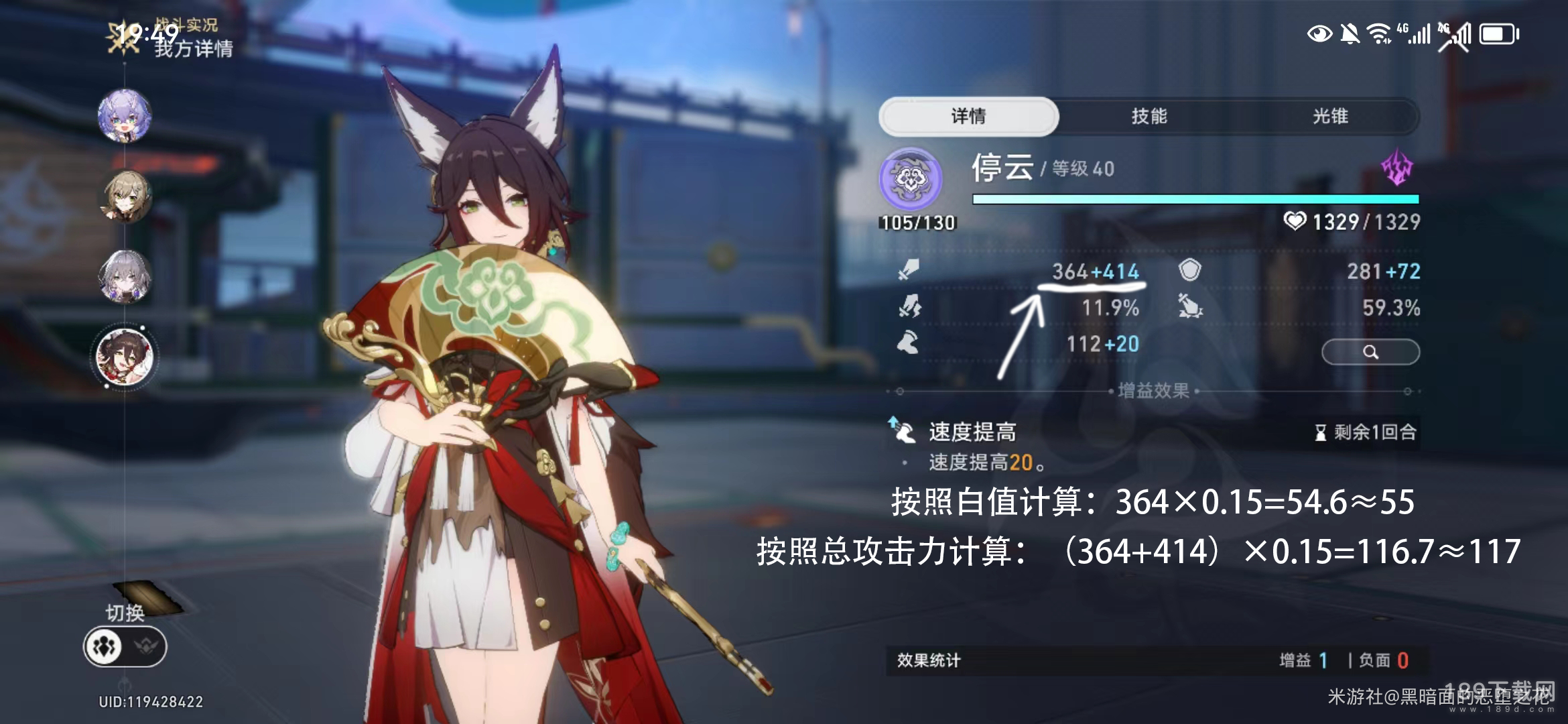Open the 光锥 (Light Cone) tab
1568x724 pixels.
pos(1329,117)
